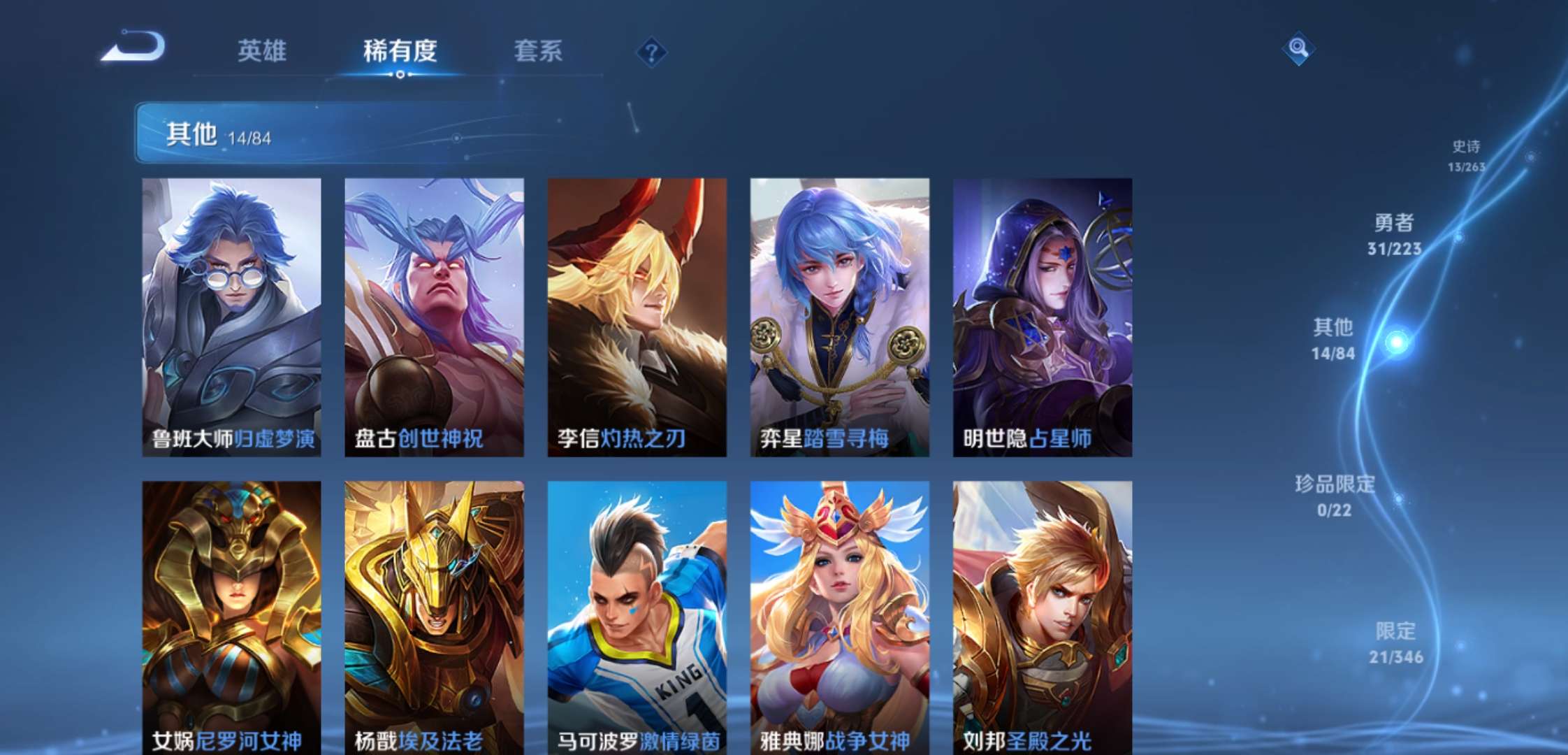
Task: Select 鲁班大师 归虚梦演 skin card
Action: (231, 317)
